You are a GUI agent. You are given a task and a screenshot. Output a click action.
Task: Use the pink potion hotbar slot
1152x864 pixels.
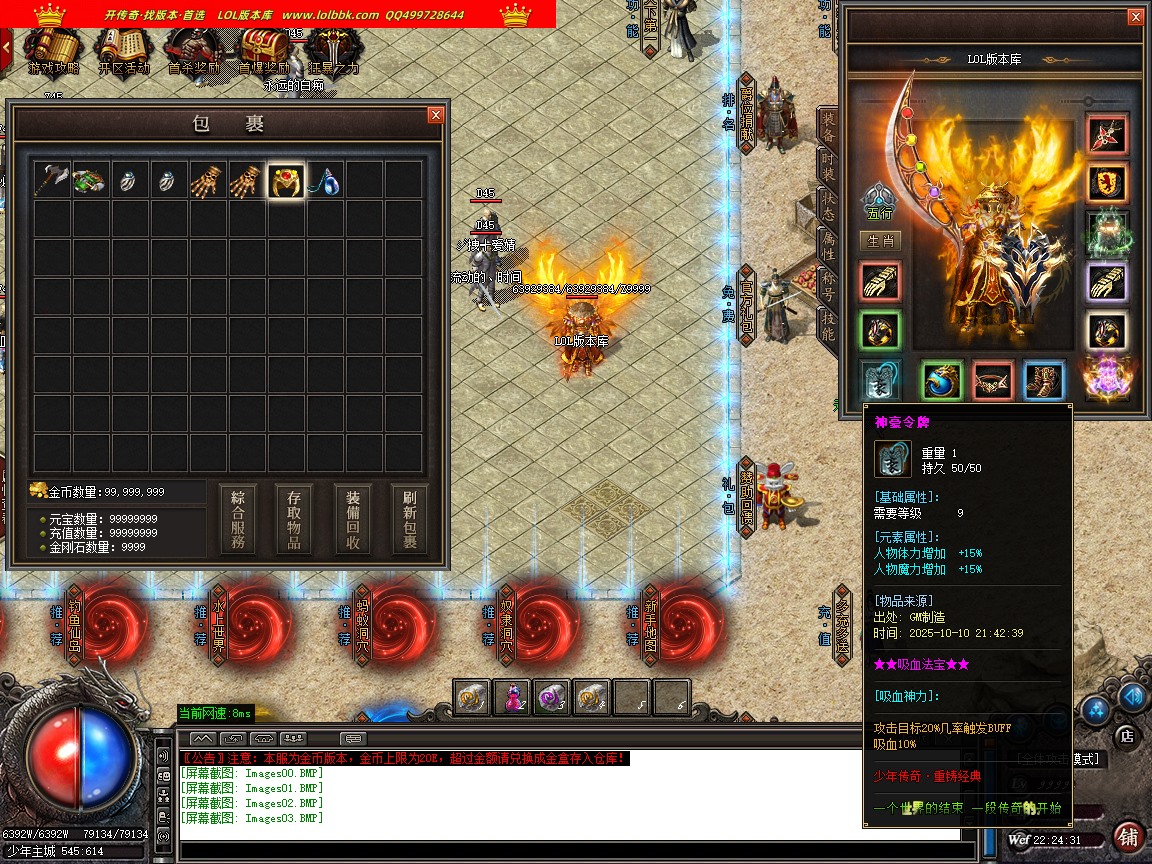click(512, 698)
